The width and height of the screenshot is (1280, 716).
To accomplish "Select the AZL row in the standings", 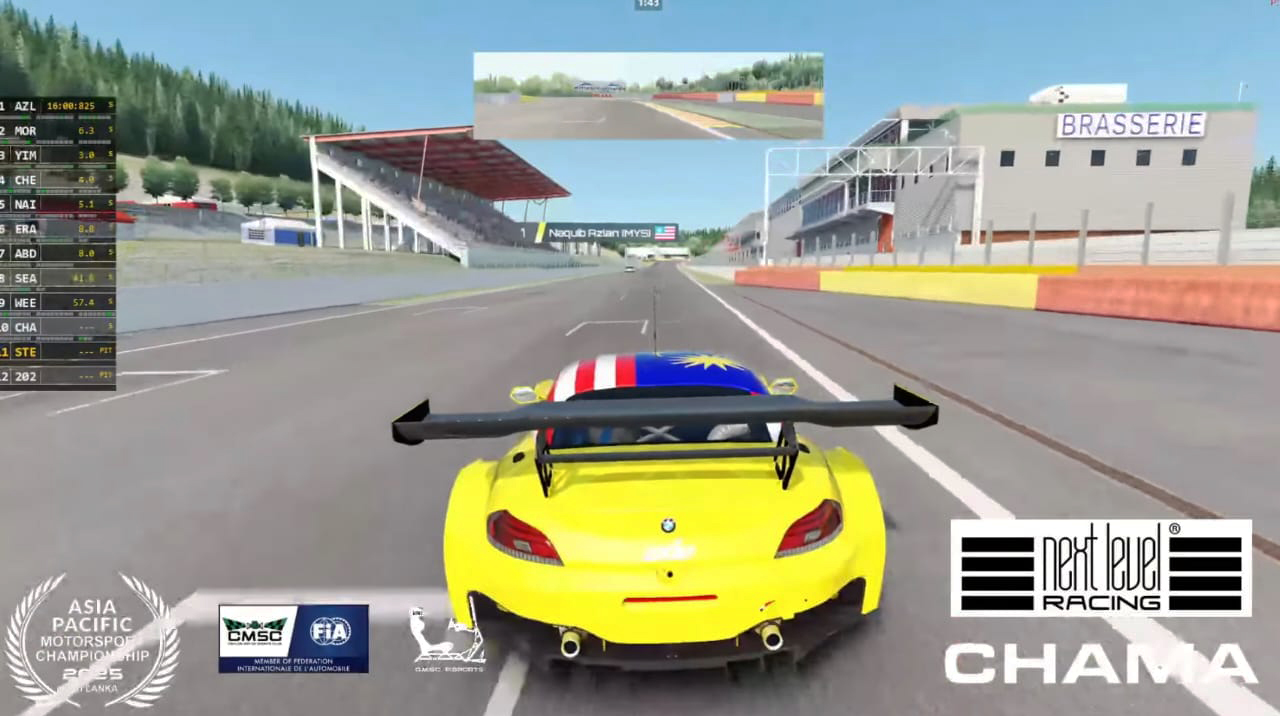I will (x=57, y=106).
